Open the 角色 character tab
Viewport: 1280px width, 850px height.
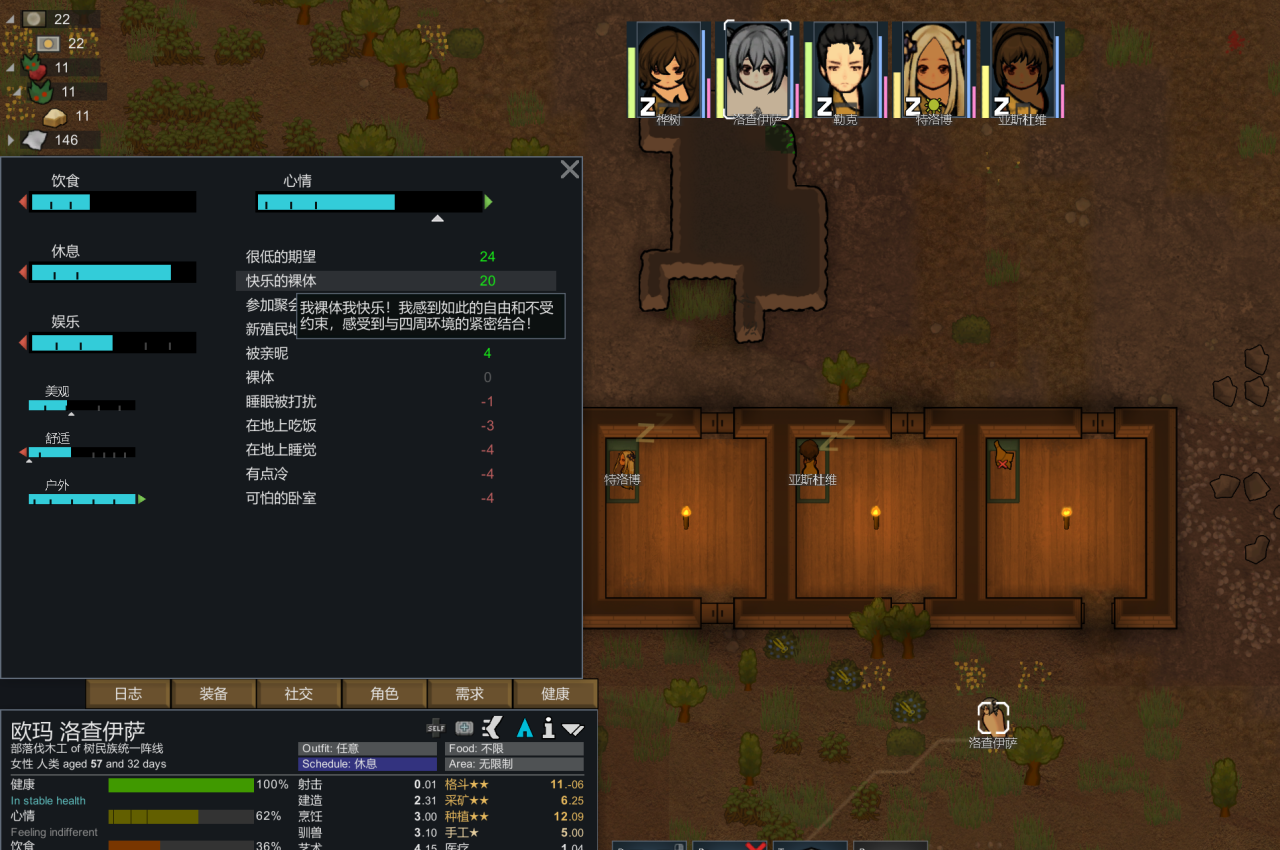tap(385, 694)
